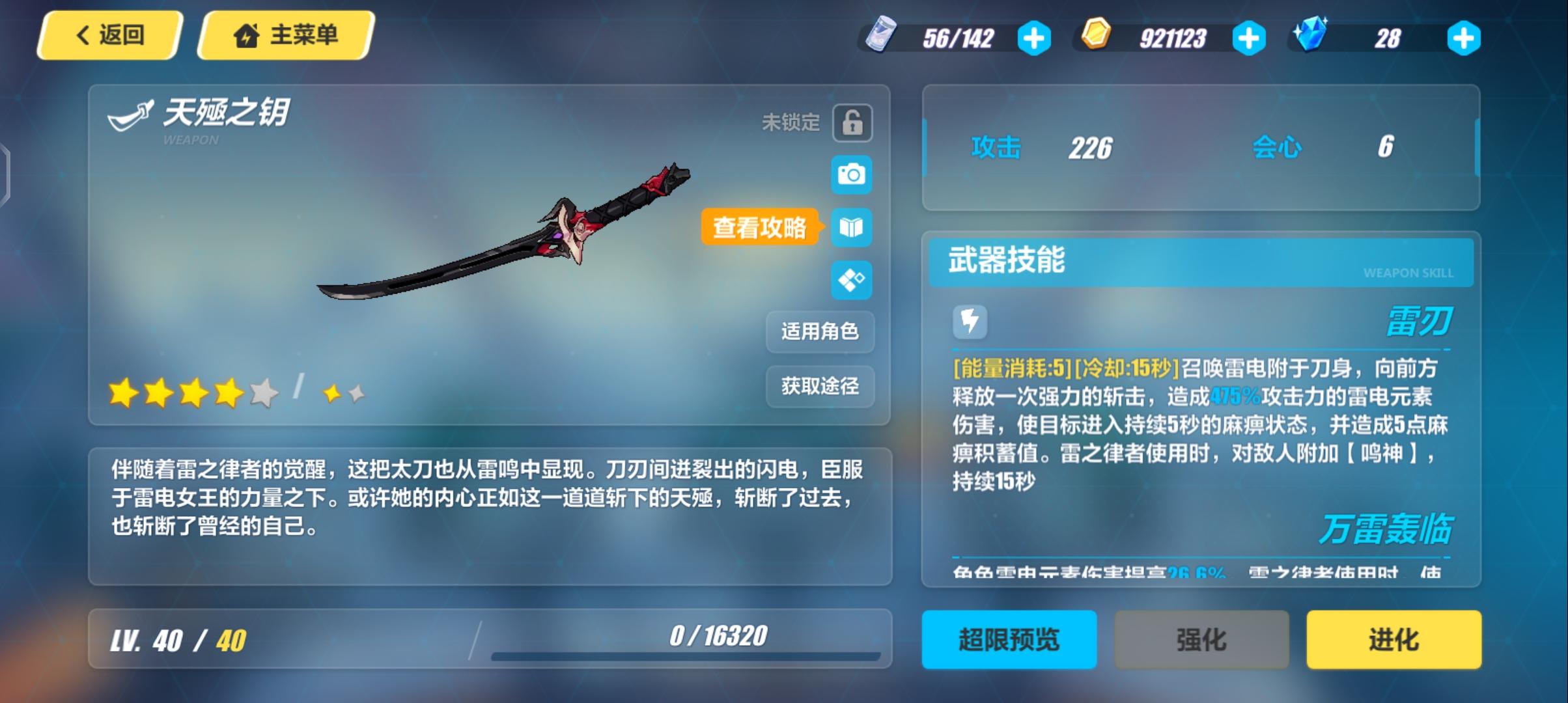Image resolution: width=1568 pixels, height=703 pixels.
Task: Open the camera screenshot icon for the weapon
Action: (852, 176)
